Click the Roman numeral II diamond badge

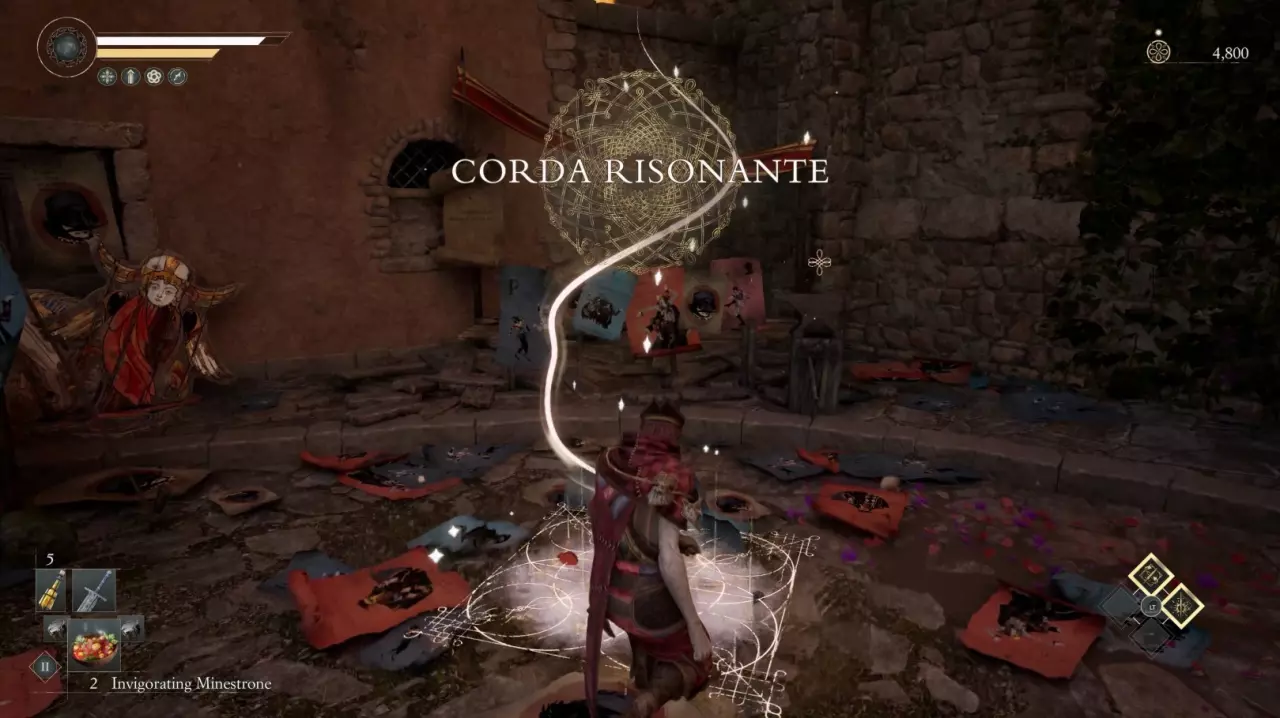click(x=45, y=665)
